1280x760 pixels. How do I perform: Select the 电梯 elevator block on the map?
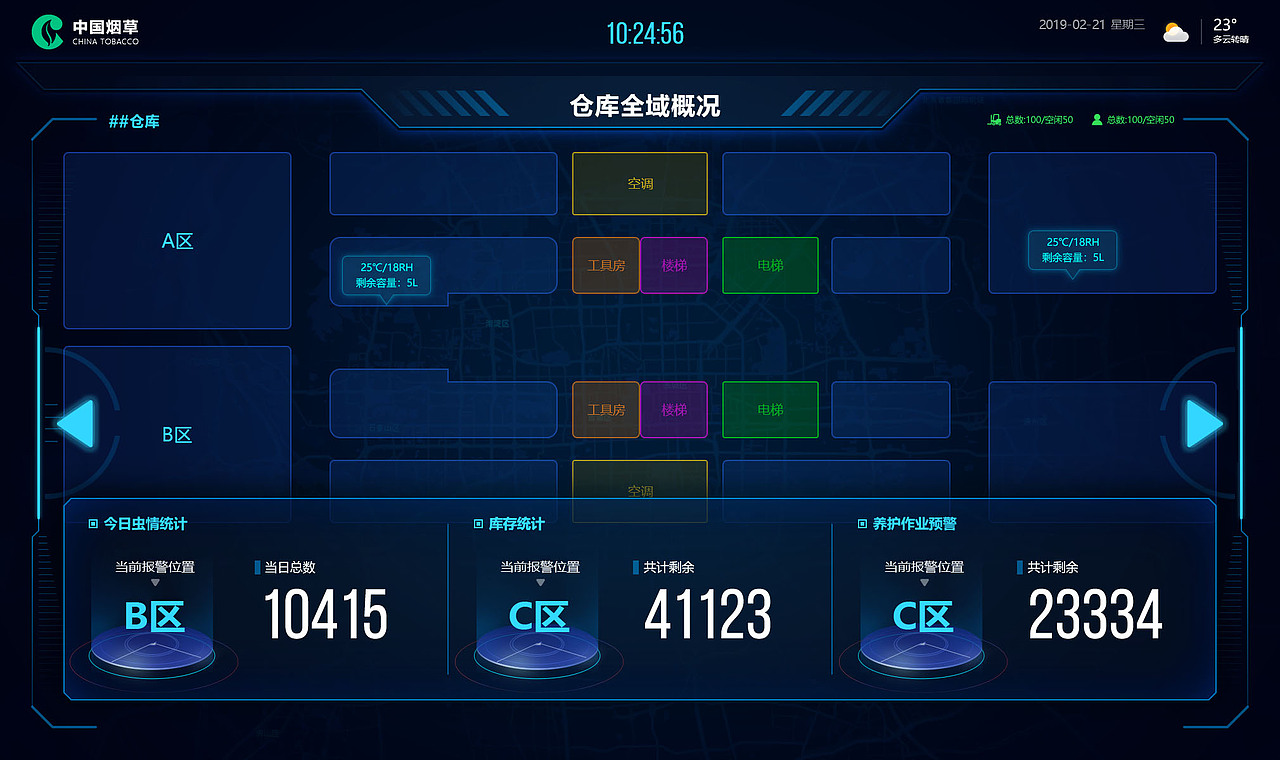point(770,265)
